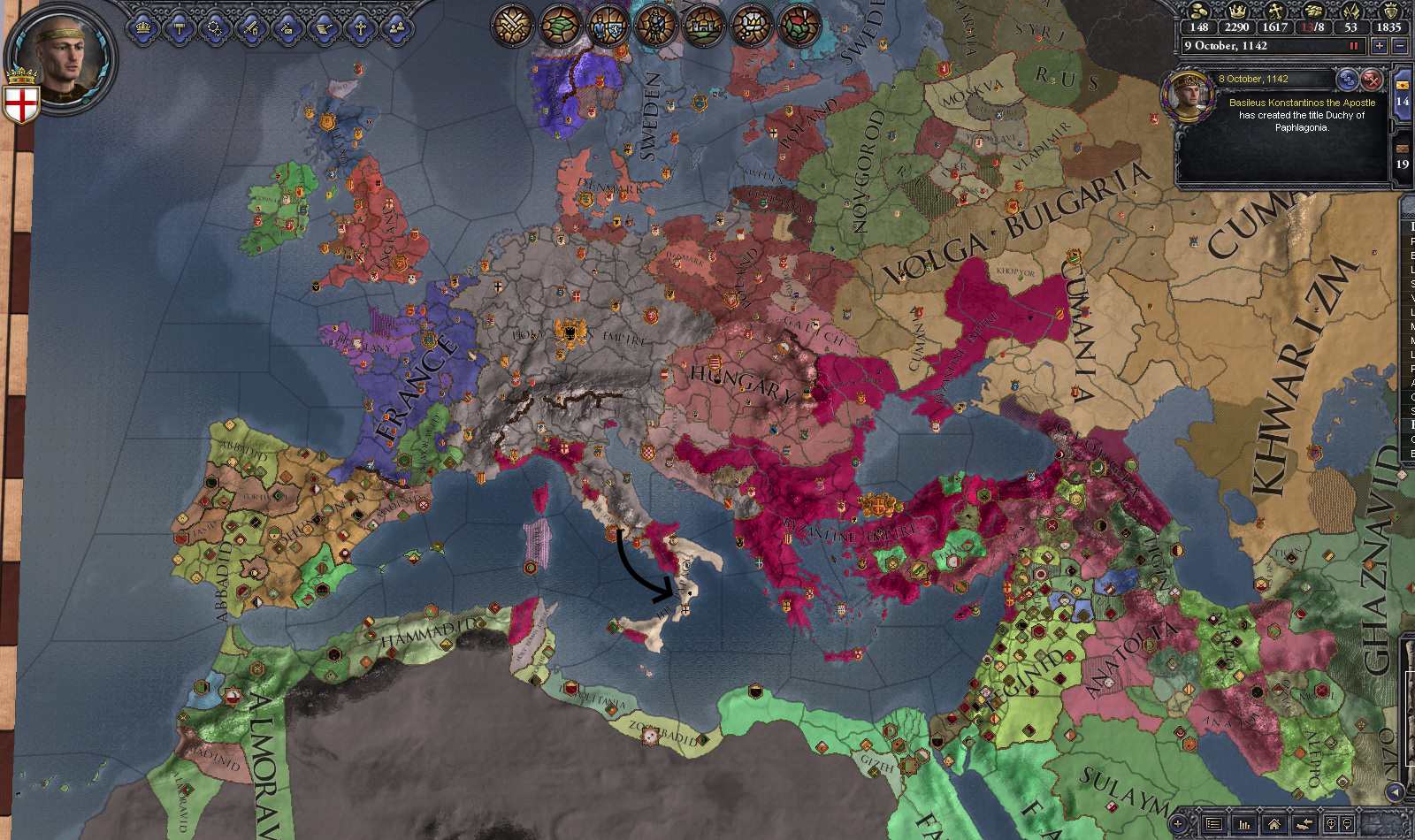Pause or unpause the game
The width and height of the screenshot is (1415, 840).
(x=1353, y=46)
